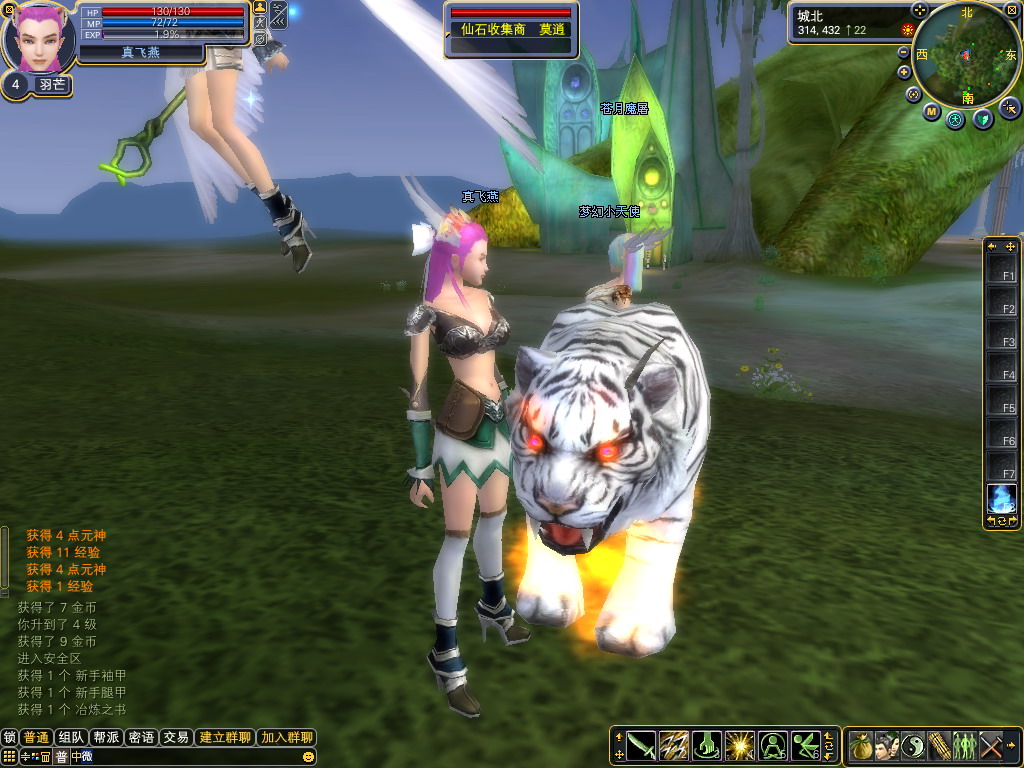
Task: Open the character portrait menu icon
Action: [887, 745]
